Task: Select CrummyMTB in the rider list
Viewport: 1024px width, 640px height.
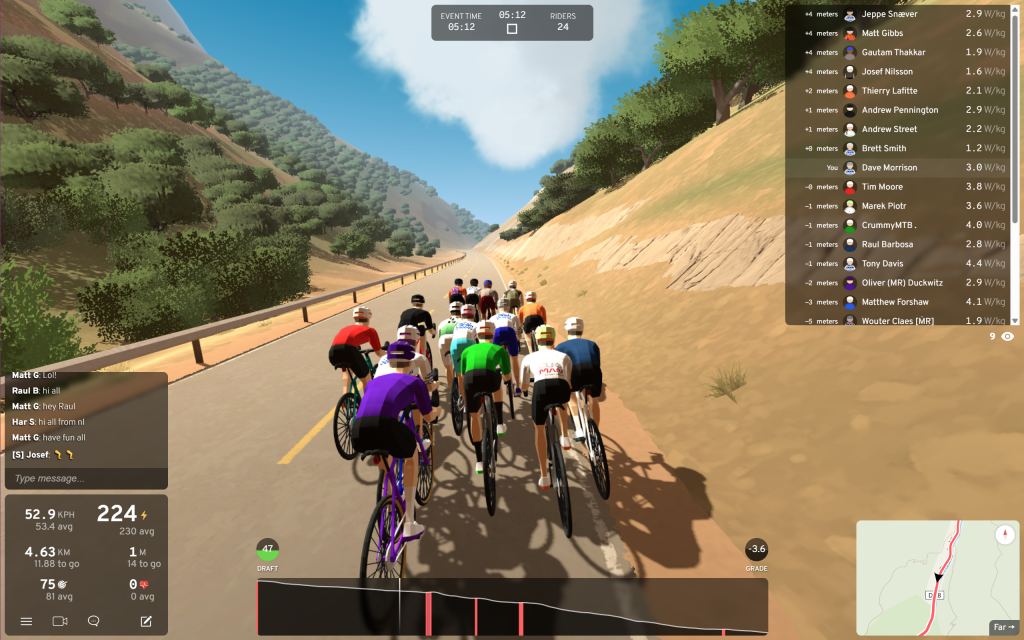Action: 889,225
